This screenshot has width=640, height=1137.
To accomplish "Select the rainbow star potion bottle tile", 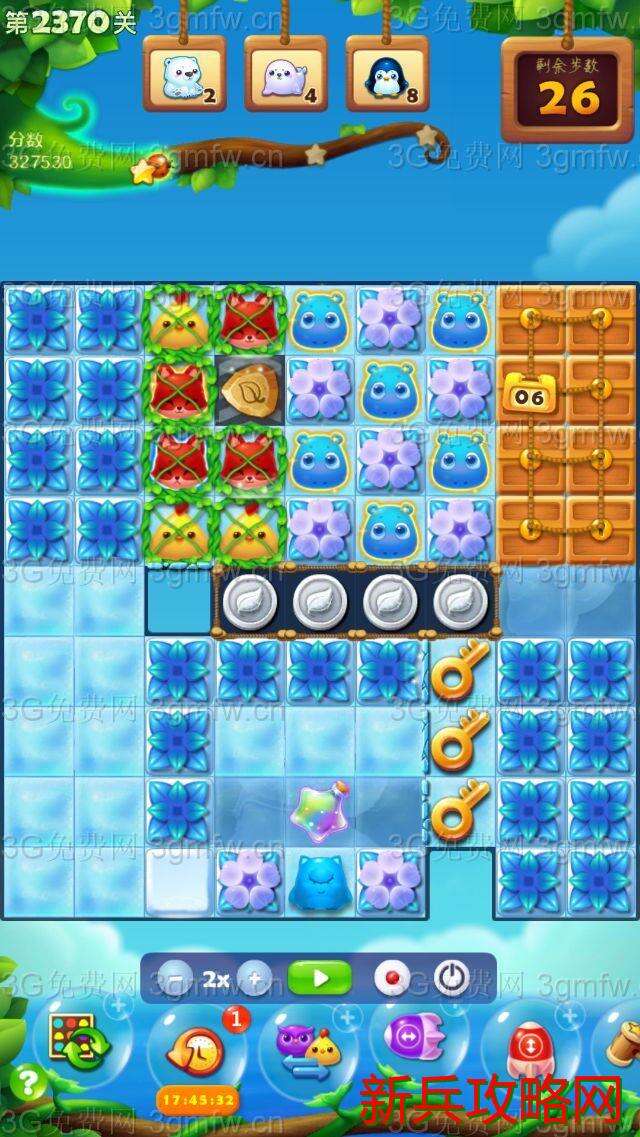I will [318, 813].
